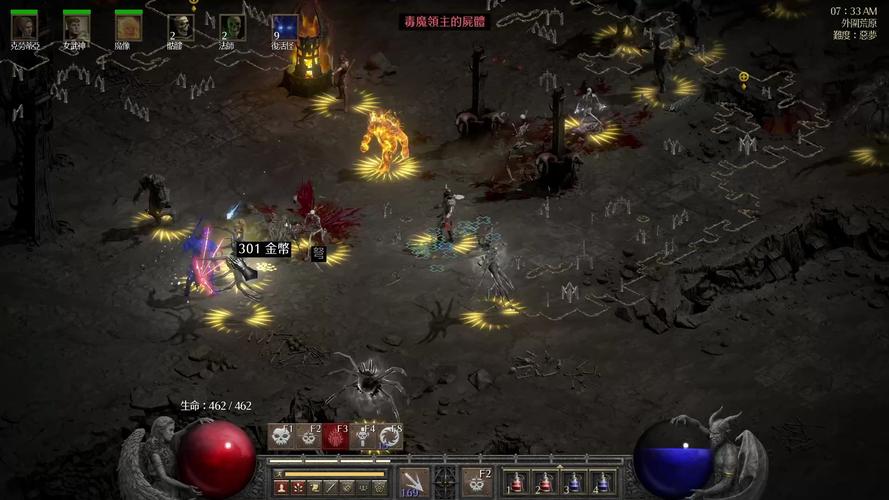Use the red potion in belt slot 2
Viewport: 889px width, 500px height.
[545, 483]
